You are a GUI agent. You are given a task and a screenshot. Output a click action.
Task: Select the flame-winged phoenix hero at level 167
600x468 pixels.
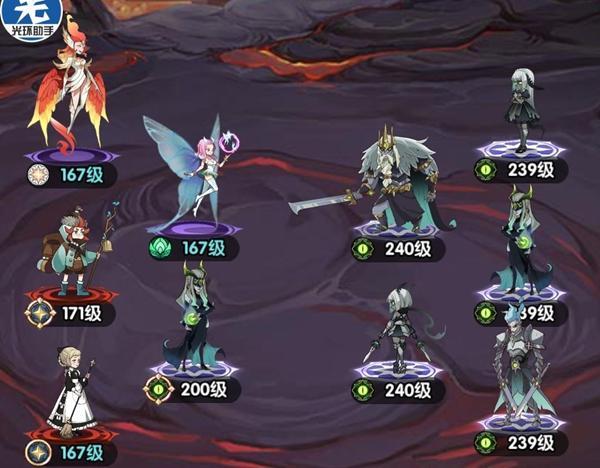click(68, 92)
